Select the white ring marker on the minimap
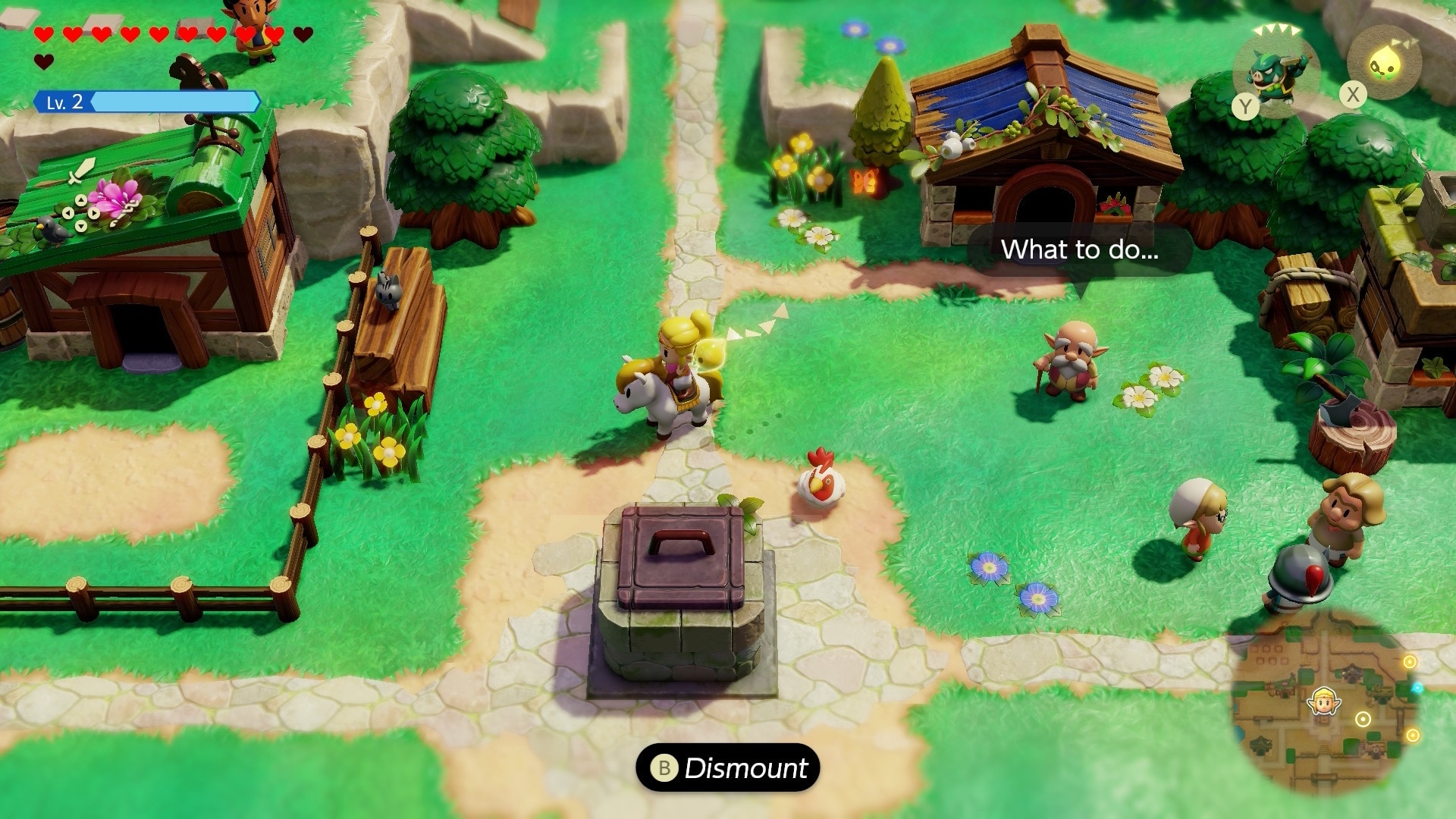Screen dimensions: 1456x819 coord(1363,719)
